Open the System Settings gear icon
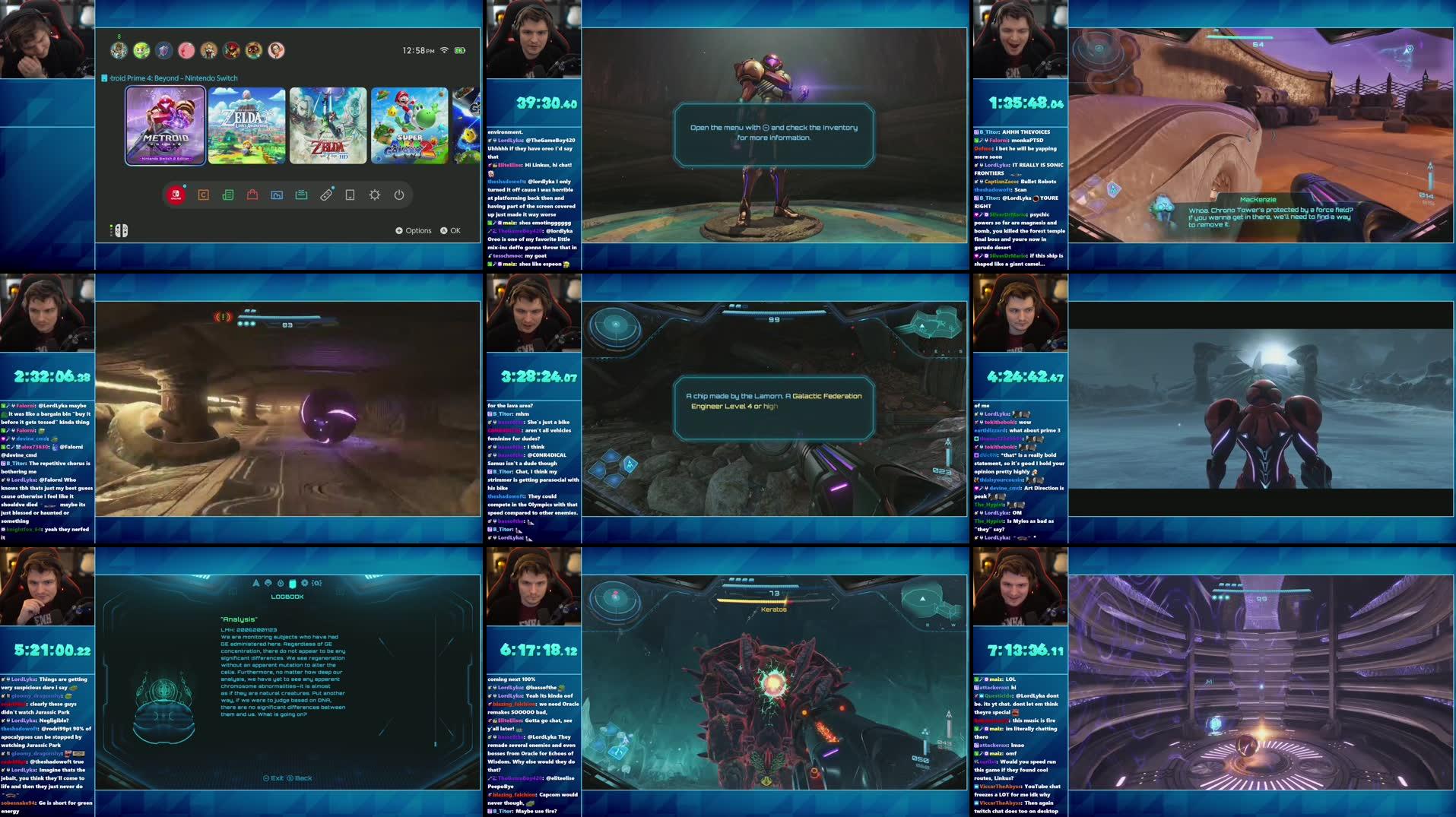The image size is (1456, 817). pos(375,195)
